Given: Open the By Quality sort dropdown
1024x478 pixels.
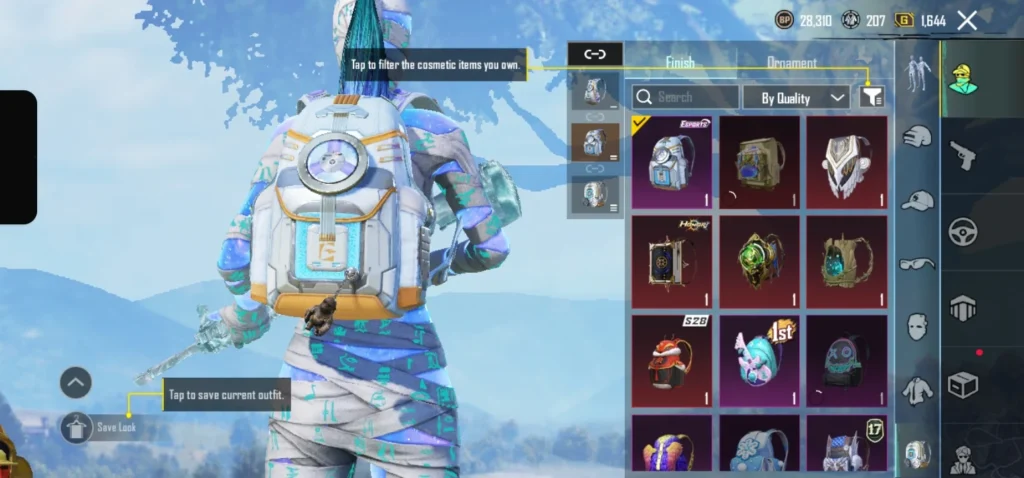Looking at the screenshot, I should pos(796,97).
